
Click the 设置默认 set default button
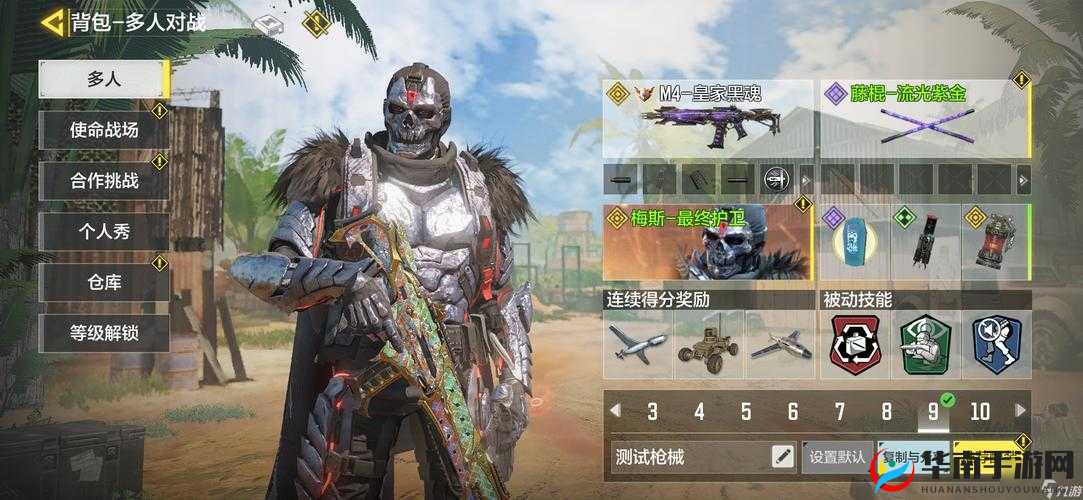pos(837,457)
